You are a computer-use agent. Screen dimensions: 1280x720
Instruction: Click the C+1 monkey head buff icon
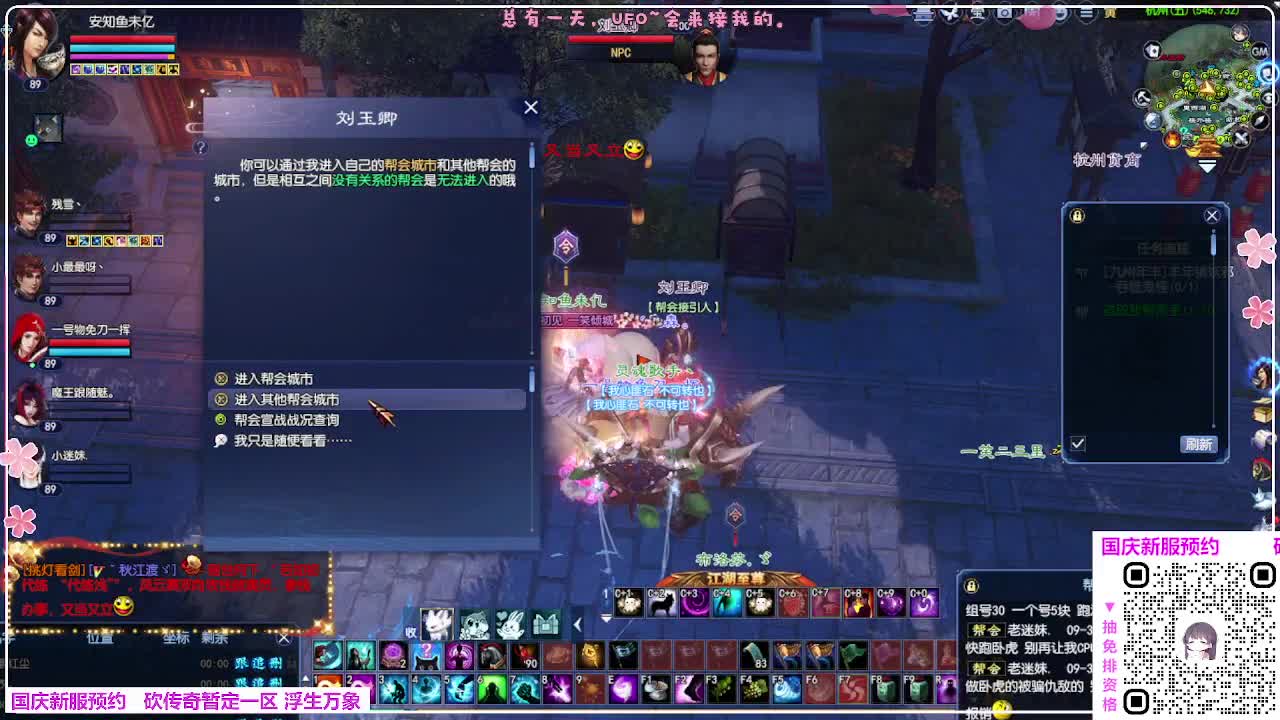click(627, 601)
